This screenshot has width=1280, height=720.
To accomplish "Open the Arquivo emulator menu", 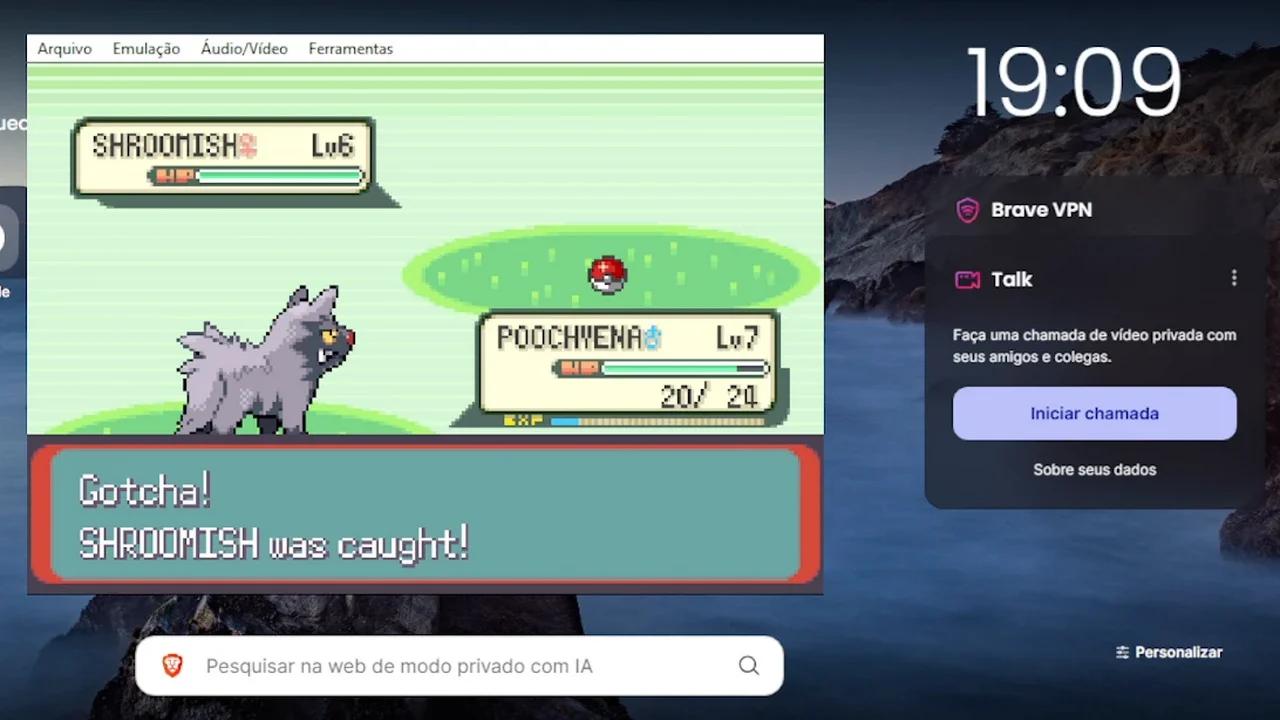I will pos(64,49).
